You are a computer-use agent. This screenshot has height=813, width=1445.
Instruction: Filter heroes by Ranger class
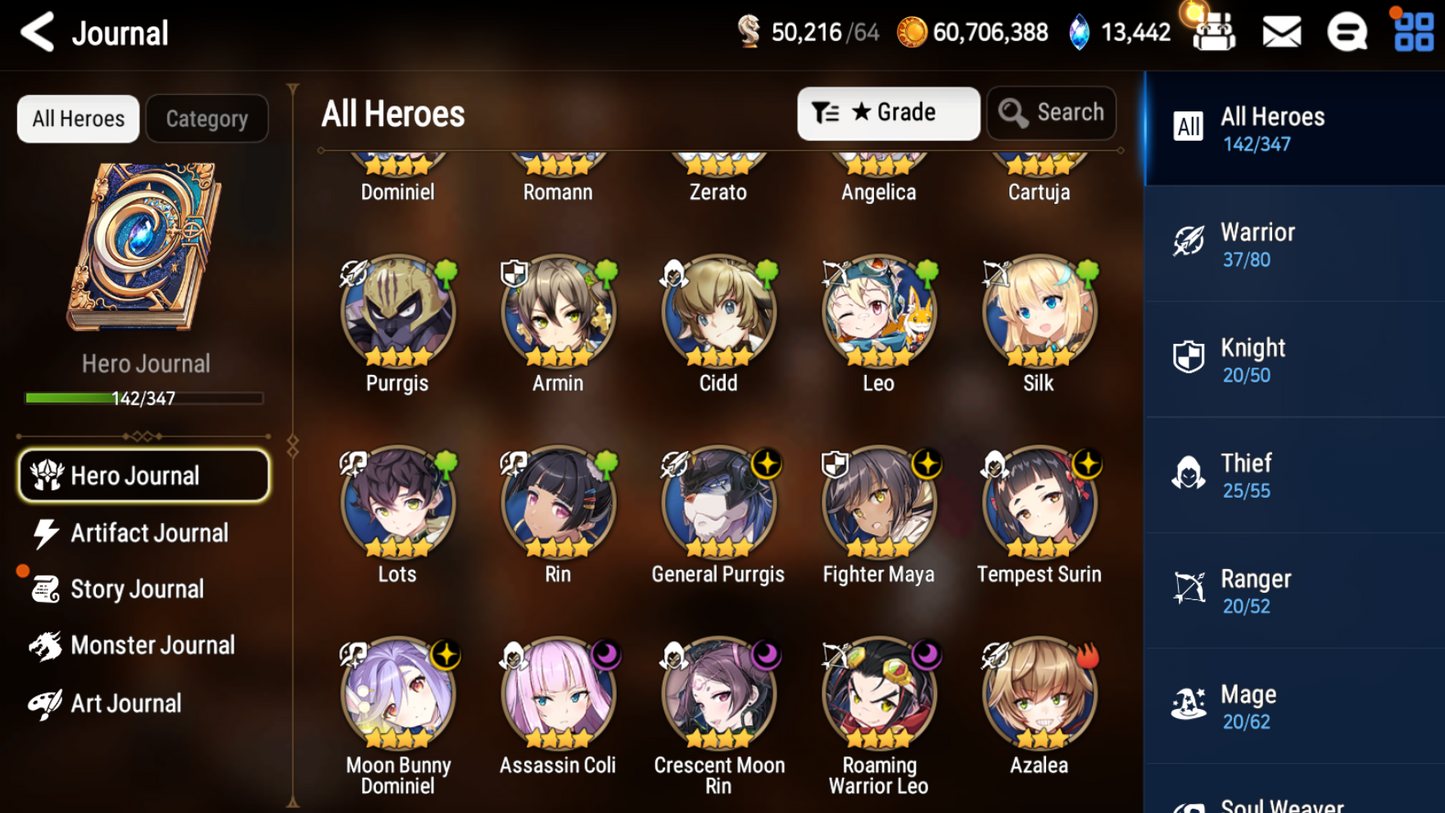1294,590
